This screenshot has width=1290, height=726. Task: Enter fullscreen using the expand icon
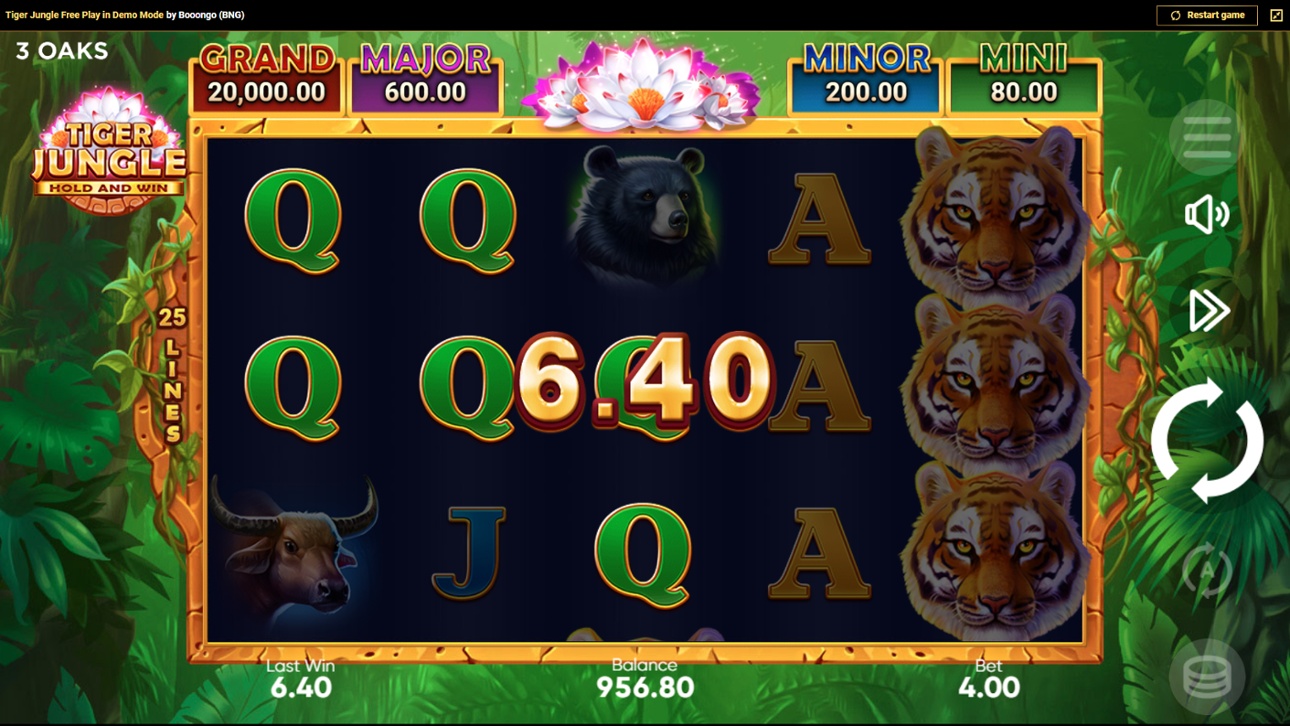coord(1276,15)
